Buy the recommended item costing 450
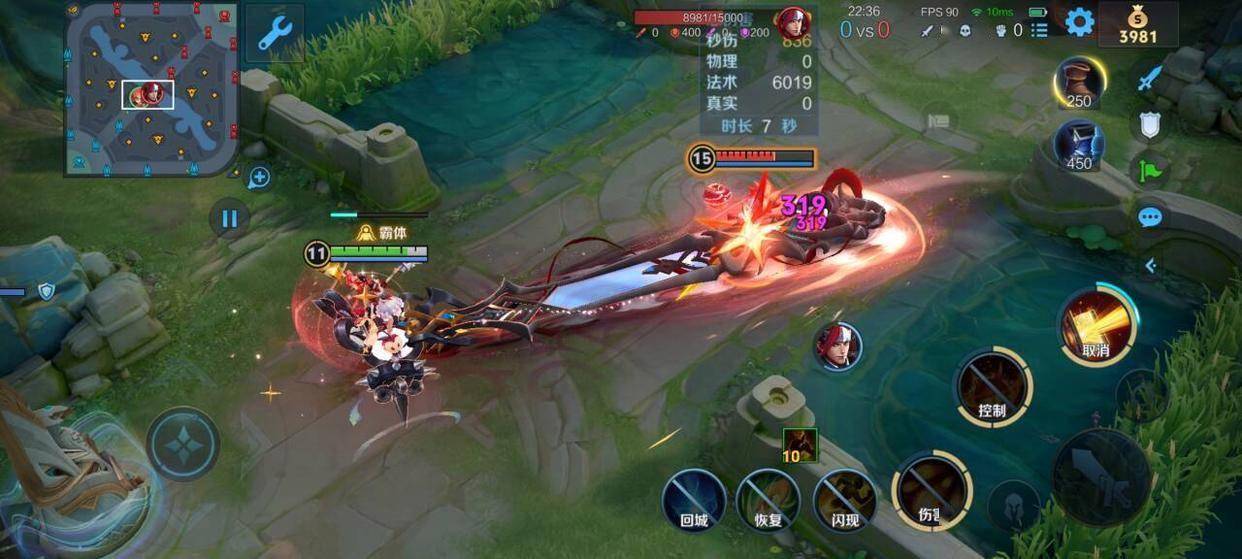Image resolution: width=1242 pixels, height=559 pixels. click(1079, 144)
